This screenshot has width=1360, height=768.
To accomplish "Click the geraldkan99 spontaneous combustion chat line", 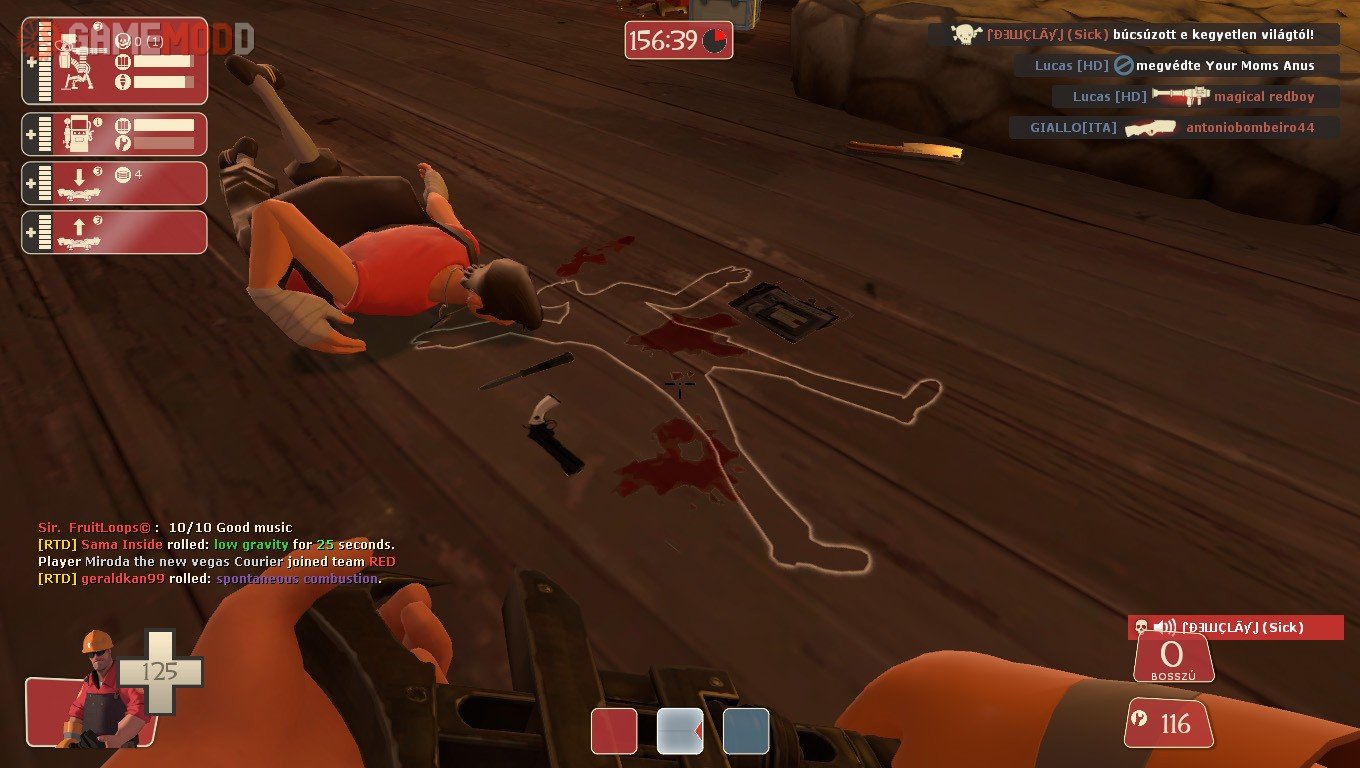I will 209,578.
